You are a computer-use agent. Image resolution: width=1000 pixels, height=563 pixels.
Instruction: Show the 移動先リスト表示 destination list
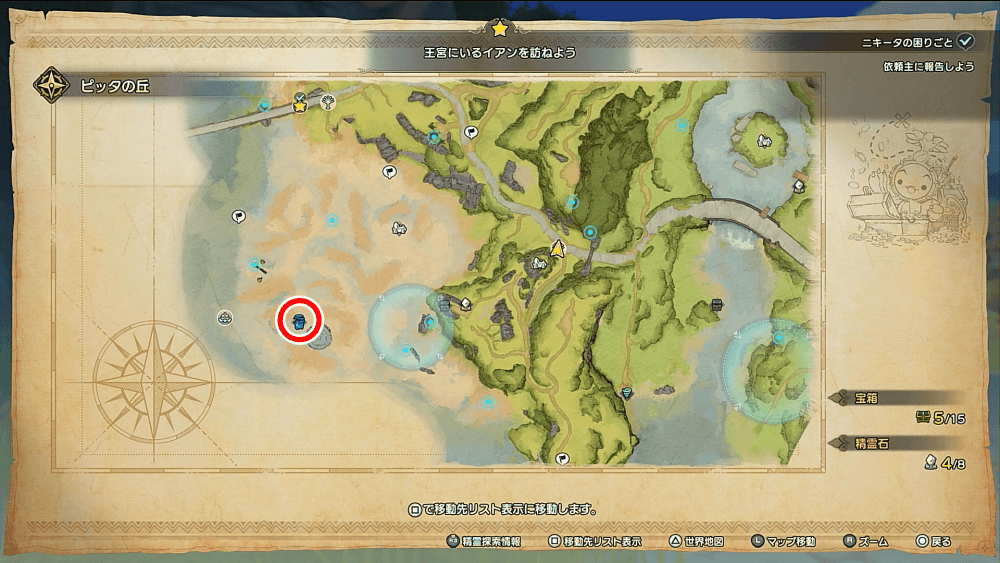(x=596, y=541)
